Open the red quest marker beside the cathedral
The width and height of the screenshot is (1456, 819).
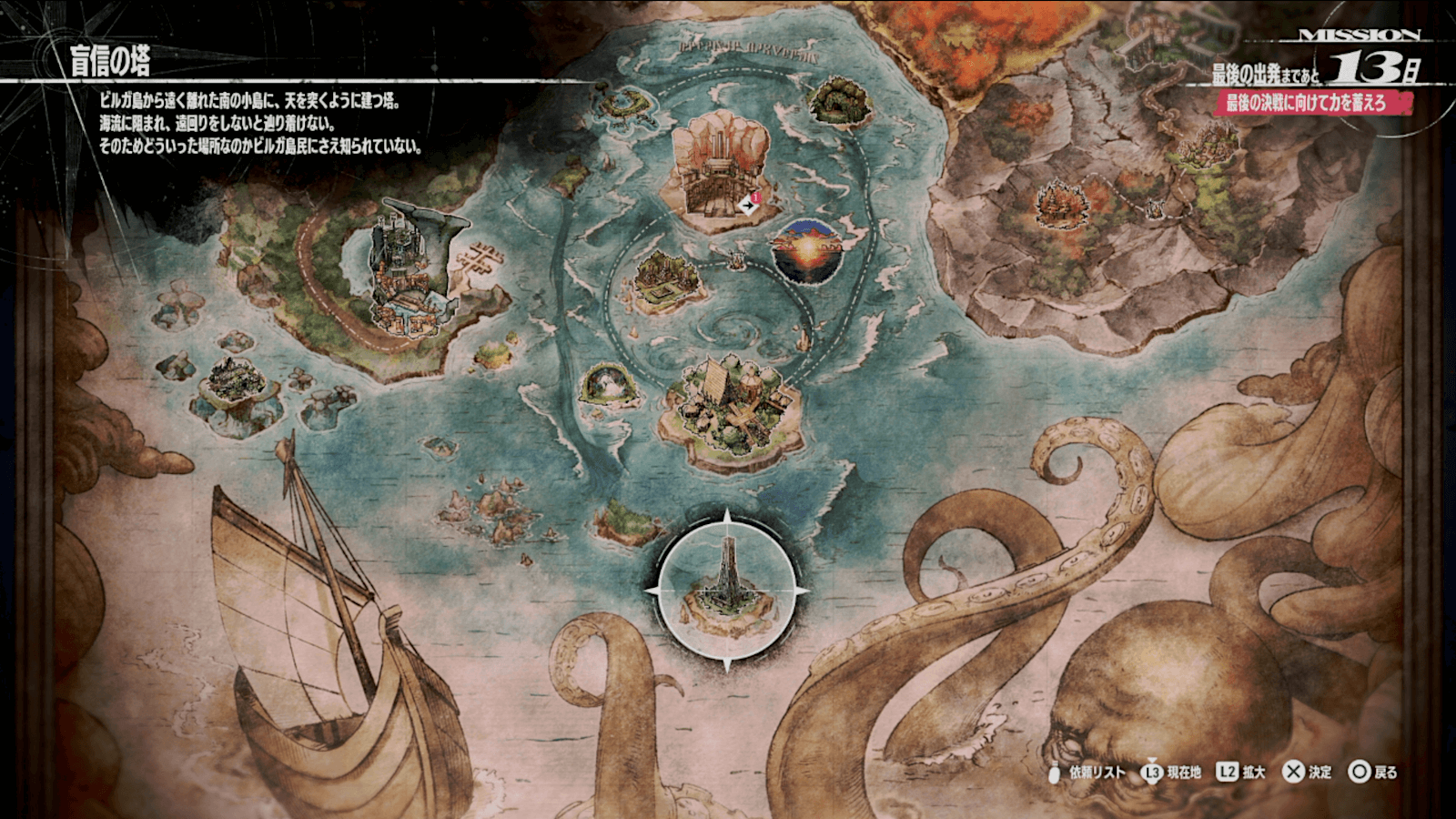[750, 204]
